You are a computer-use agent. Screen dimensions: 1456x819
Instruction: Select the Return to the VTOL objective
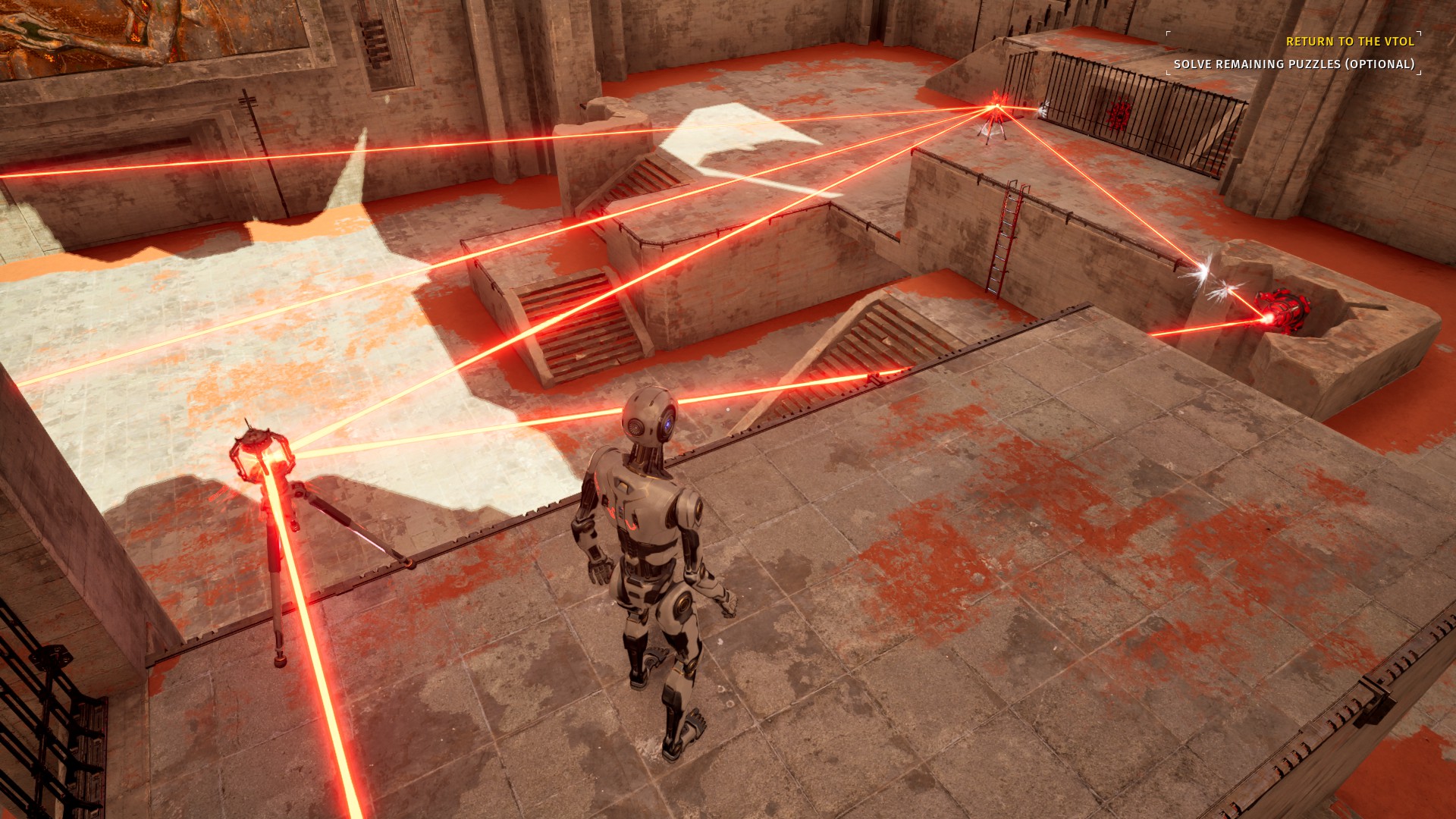(x=1350, y=42)
